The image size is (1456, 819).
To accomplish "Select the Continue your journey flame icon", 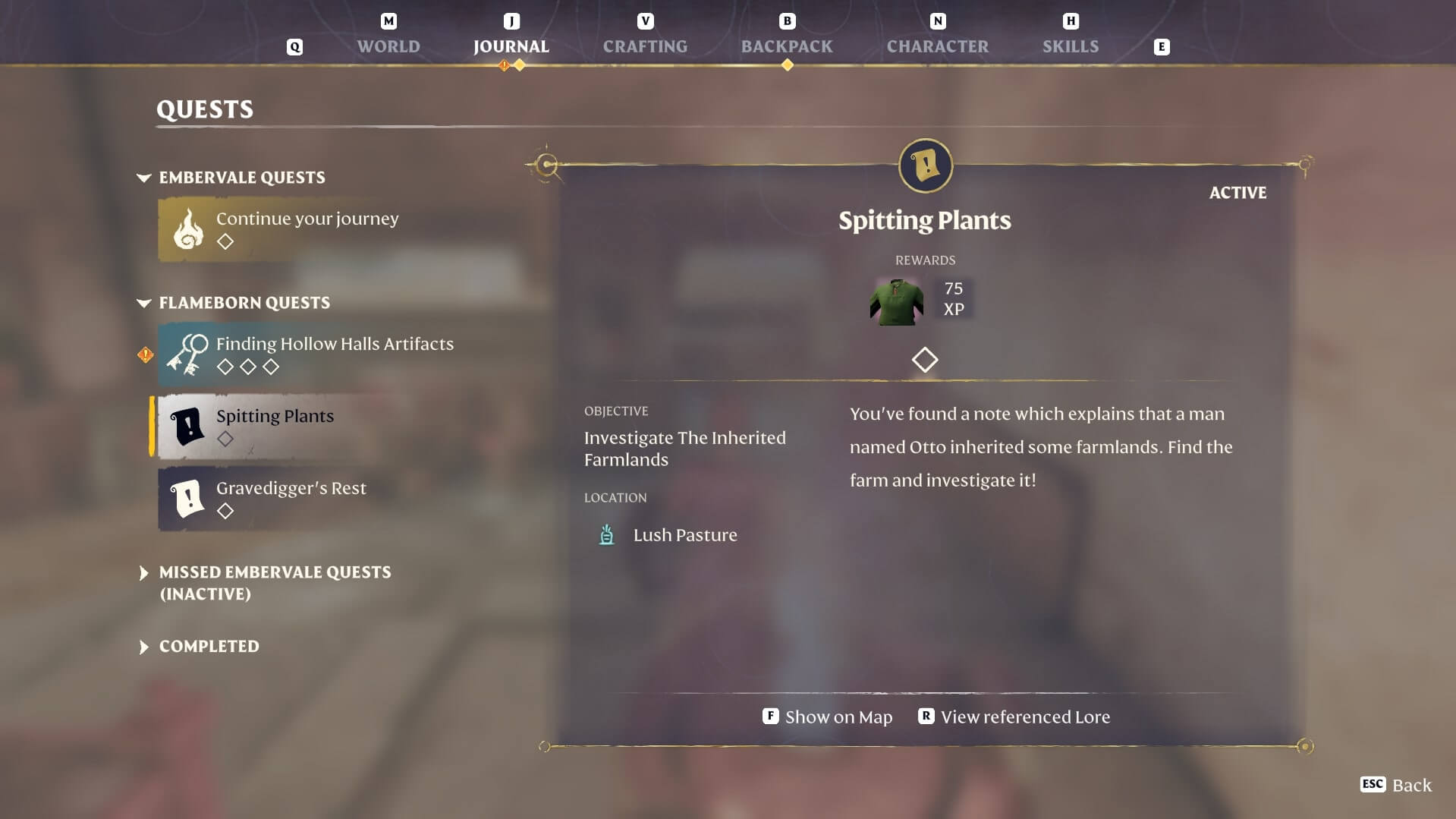I will [x=187, y=228].
